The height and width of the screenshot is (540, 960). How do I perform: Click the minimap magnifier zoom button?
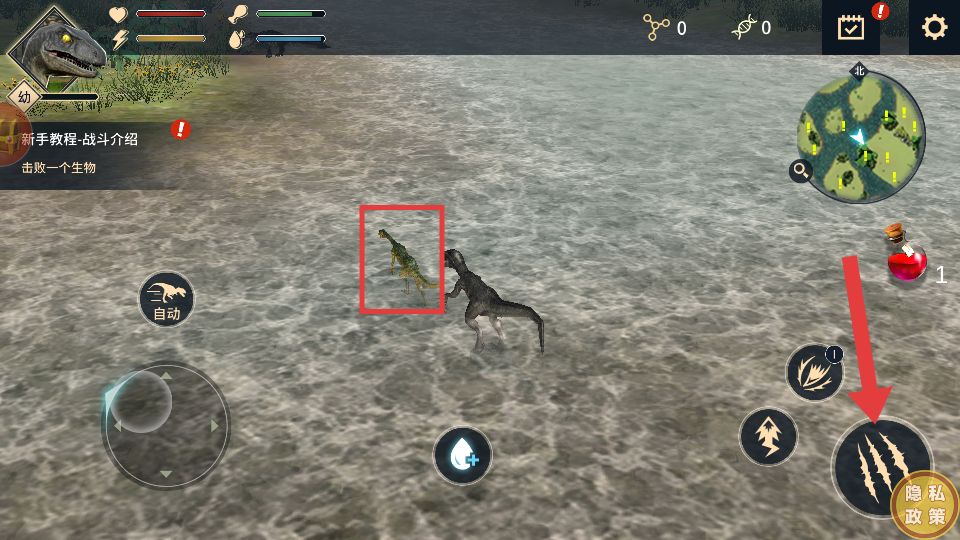800,171
